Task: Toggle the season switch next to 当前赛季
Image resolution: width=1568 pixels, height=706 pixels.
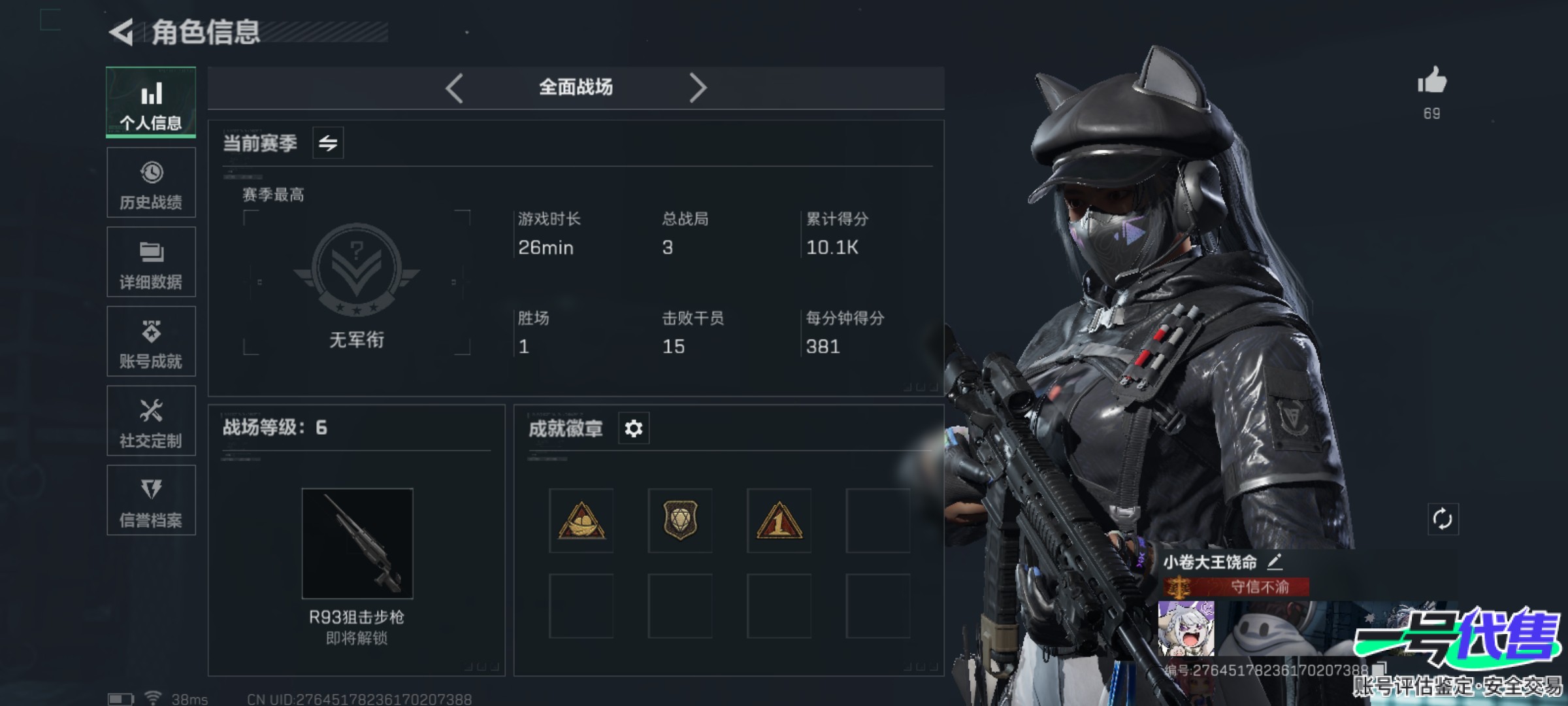Action: point(328,143)
